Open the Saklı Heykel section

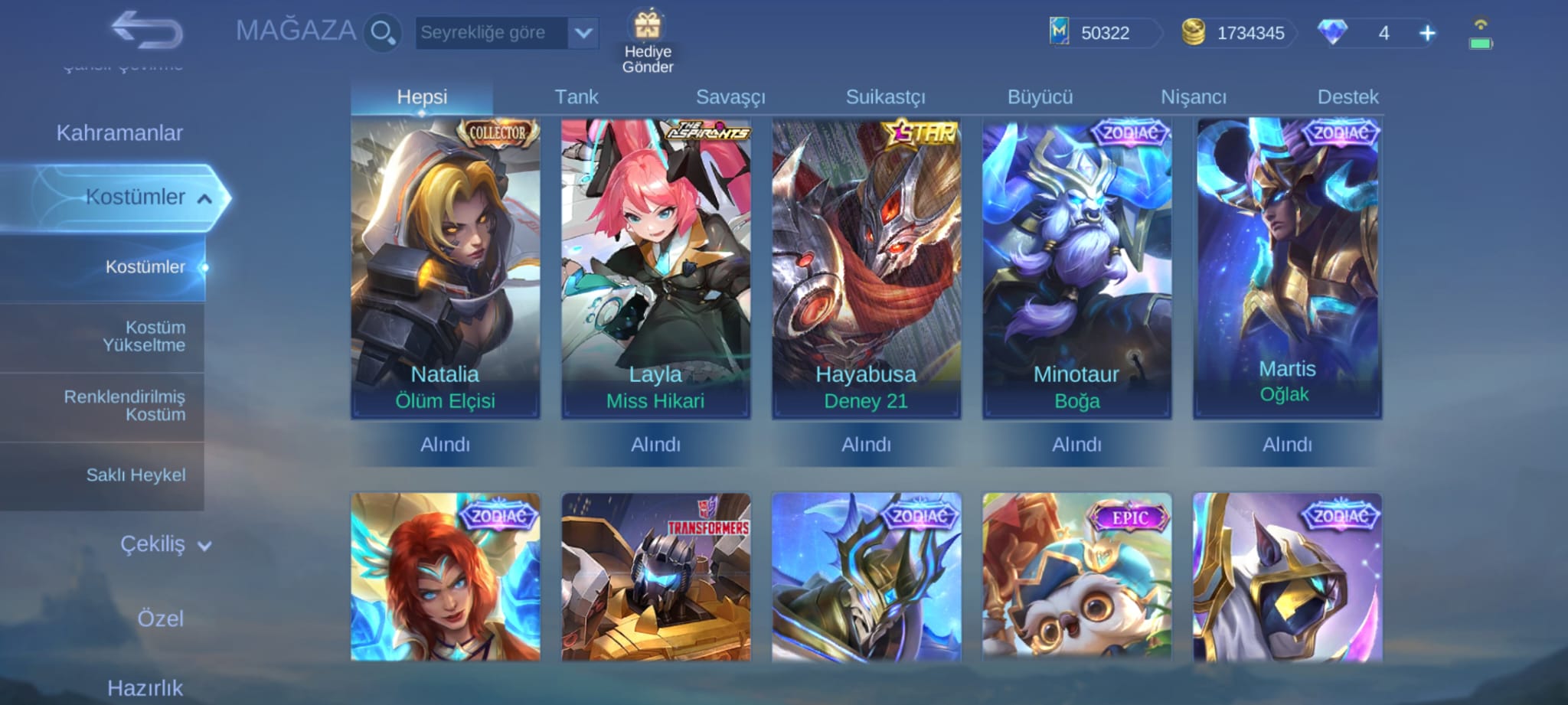136,475
